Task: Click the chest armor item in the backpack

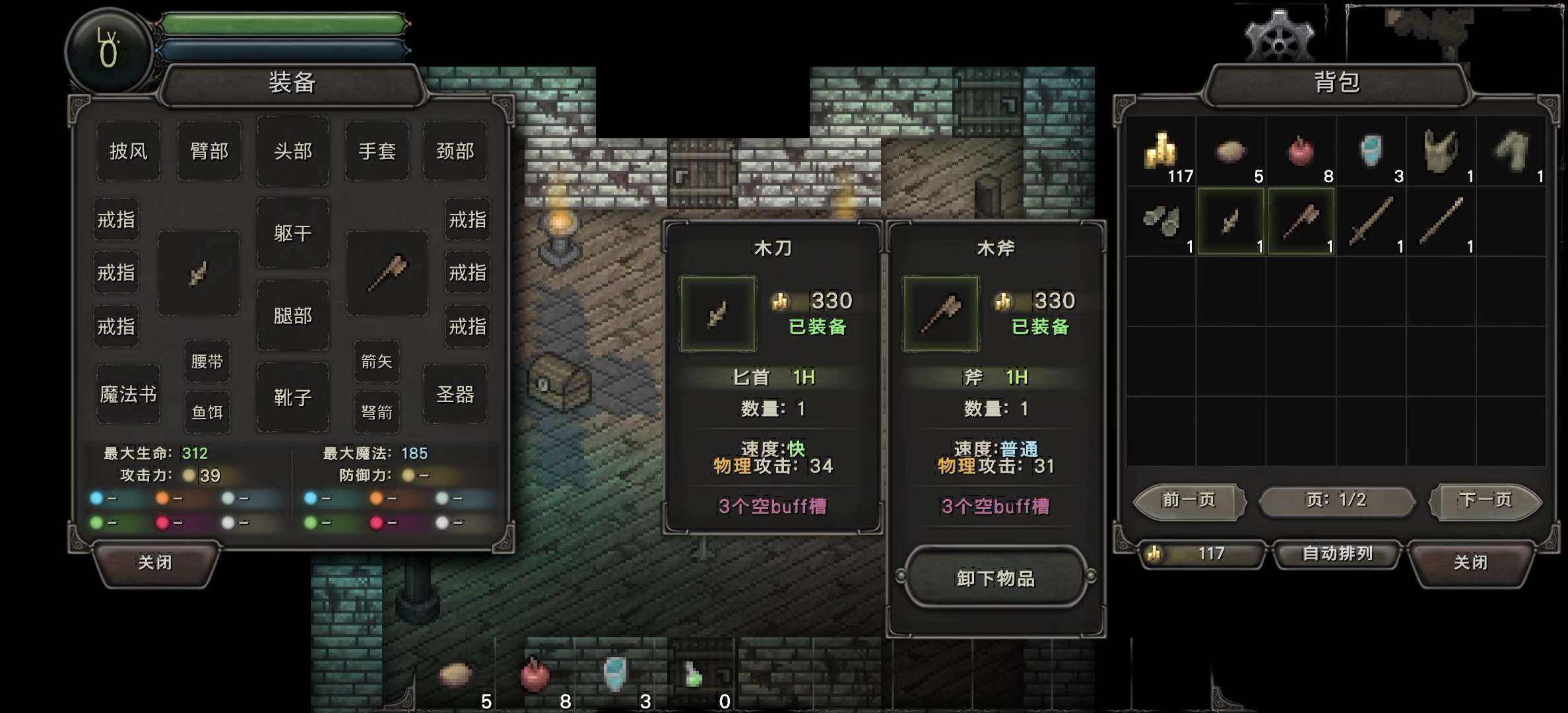Action: pos(1439,152)
